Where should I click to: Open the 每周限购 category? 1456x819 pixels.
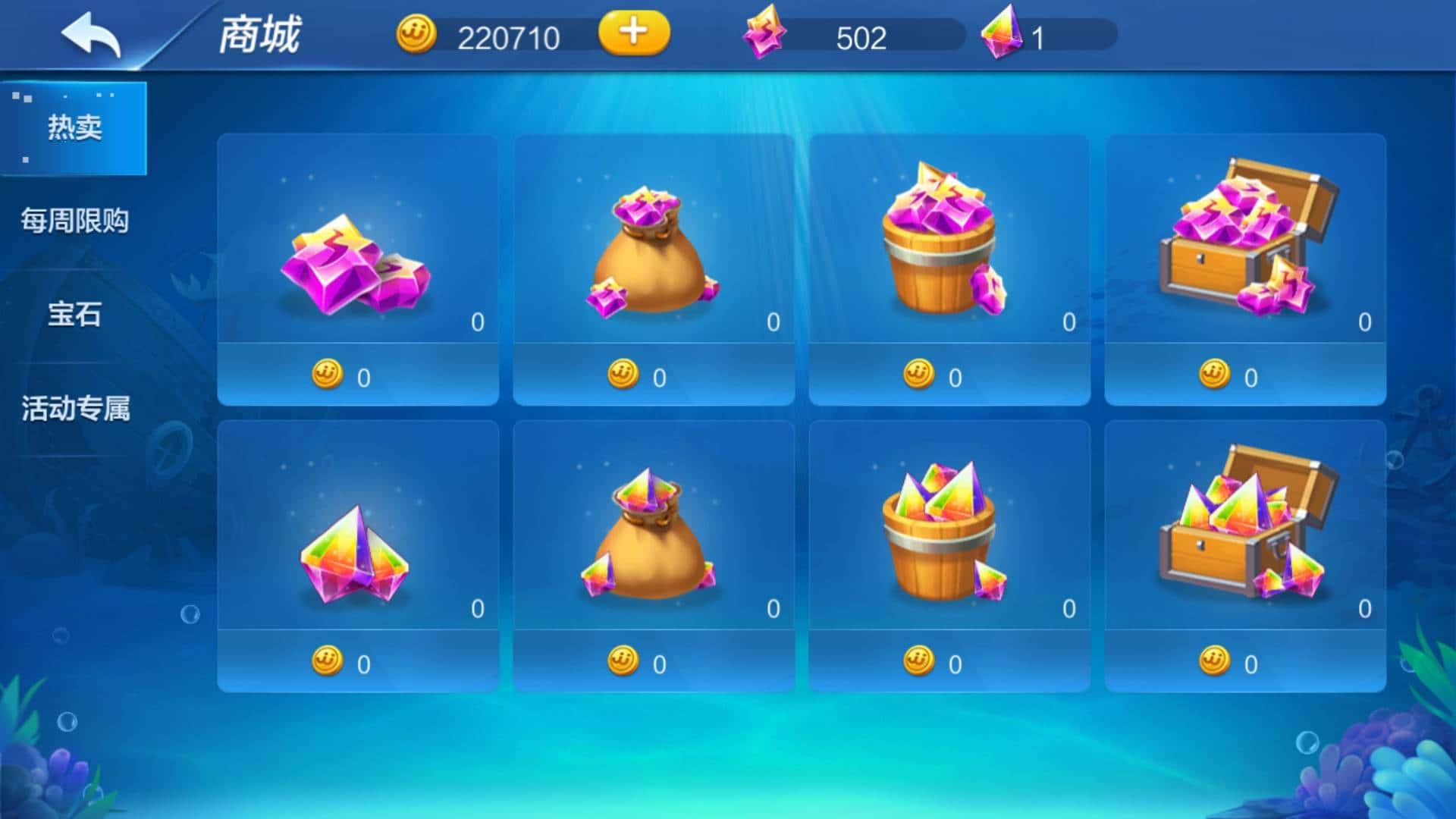point(74,221)
